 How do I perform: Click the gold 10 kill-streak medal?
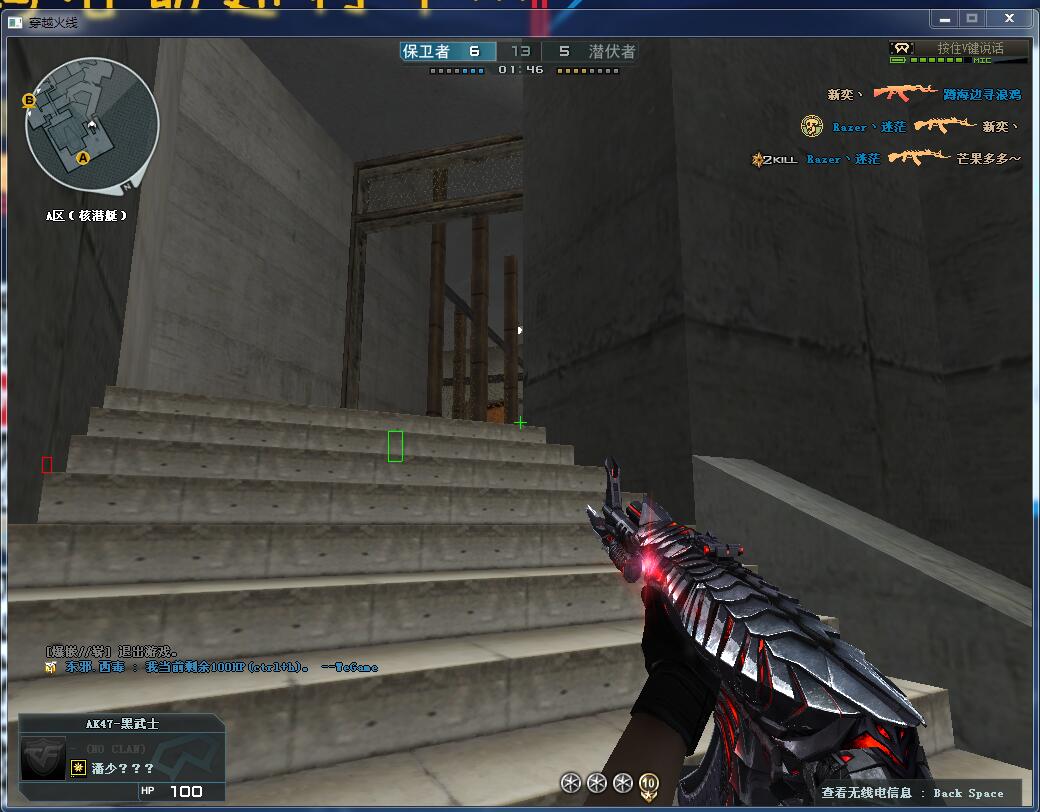649,783
